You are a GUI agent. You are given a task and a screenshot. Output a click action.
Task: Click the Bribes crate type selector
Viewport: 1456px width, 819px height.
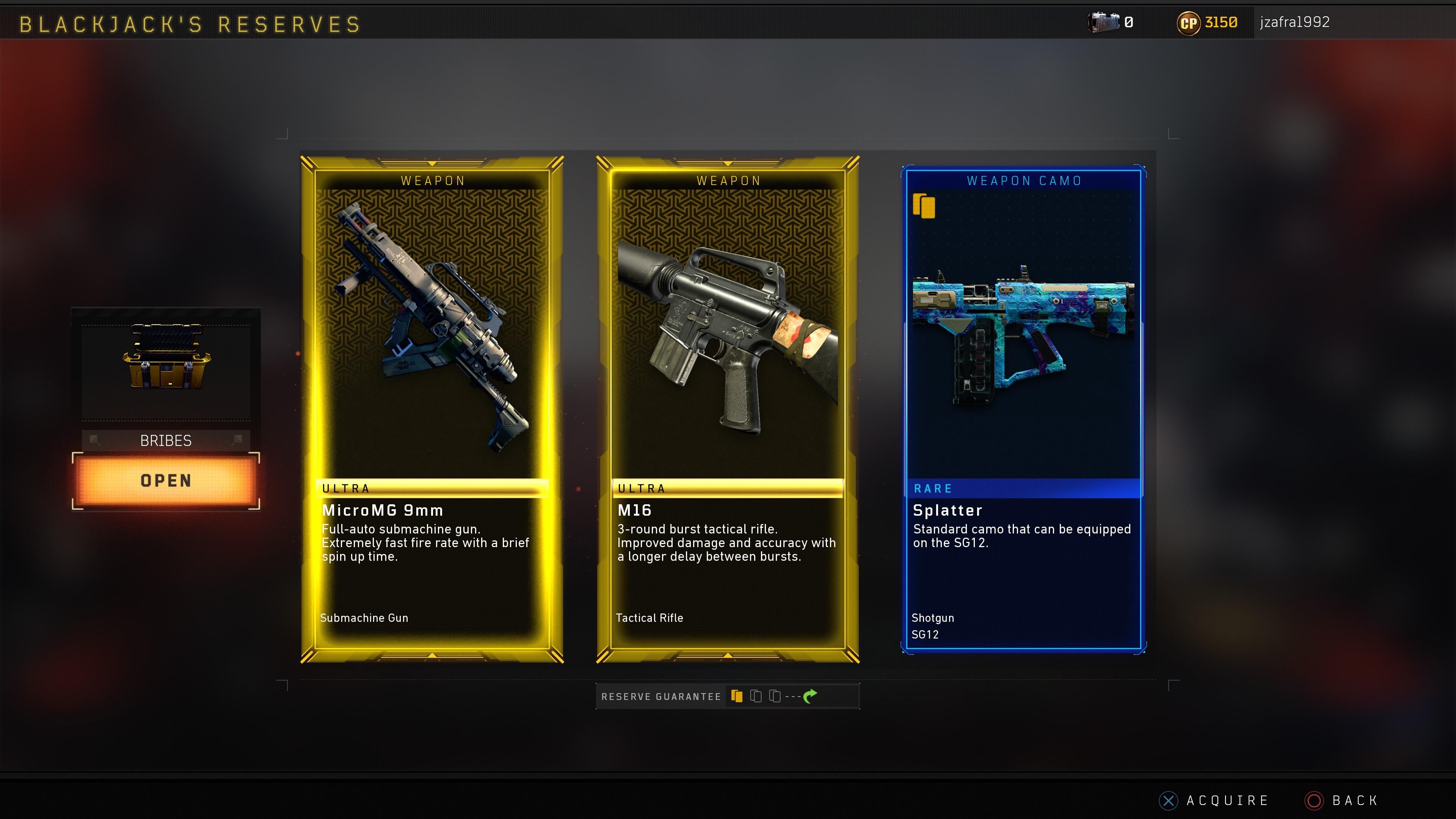(166, 440)
